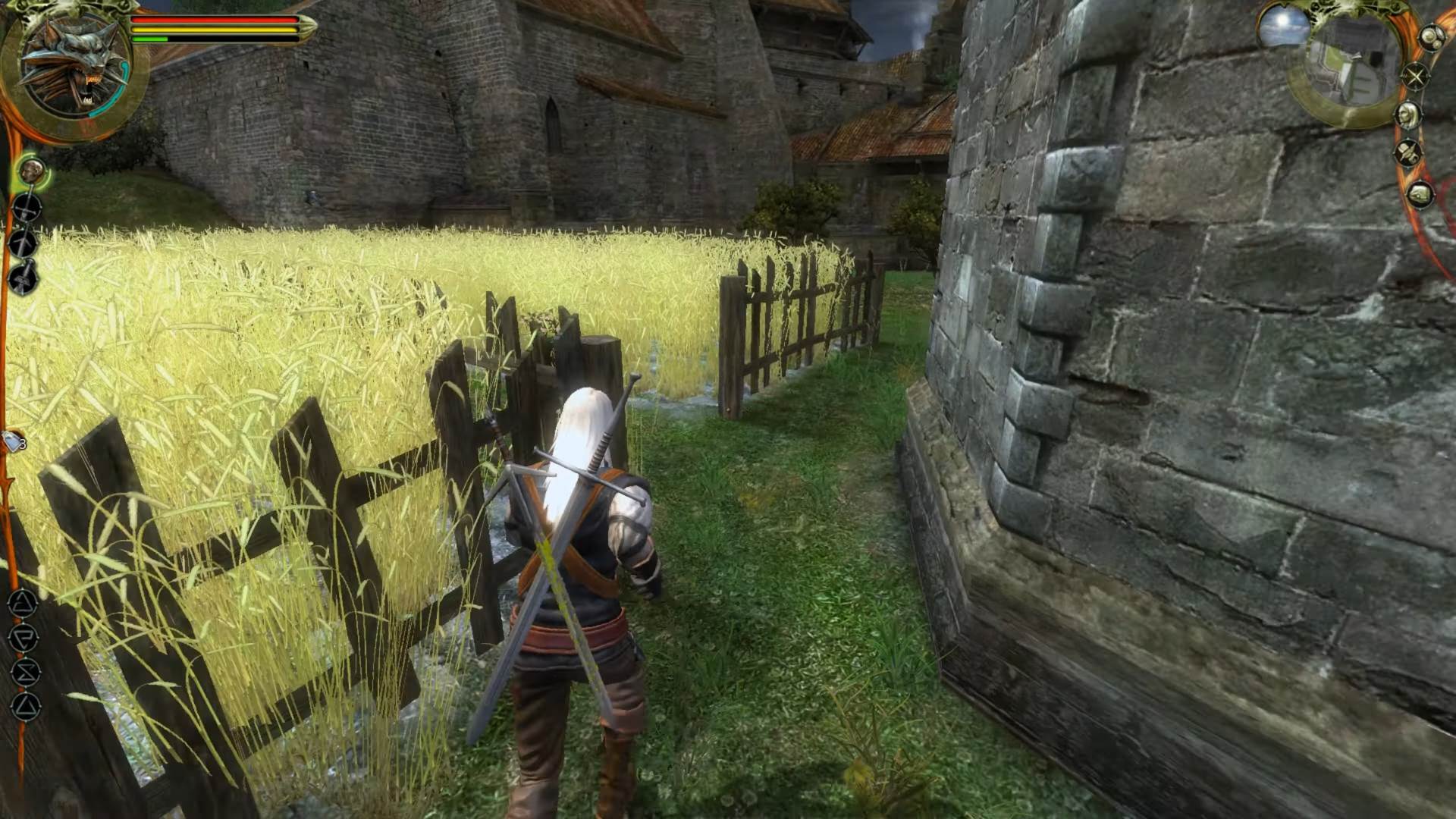
Task: Click the item stack counter showing 3
Action: [x=23, y=443]
